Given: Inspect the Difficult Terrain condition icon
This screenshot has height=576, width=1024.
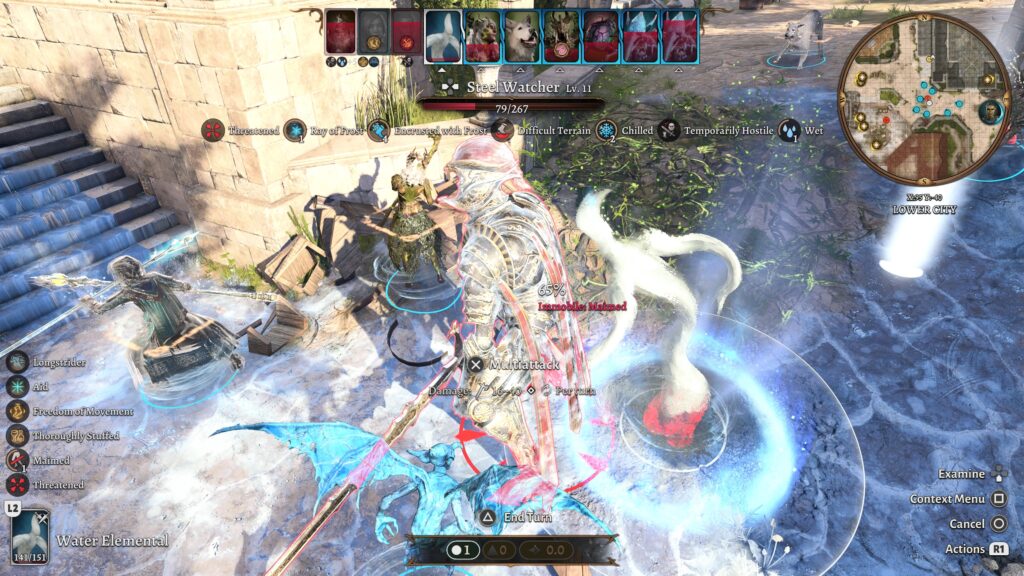Looking at the screenshot, I should point(503,130).
